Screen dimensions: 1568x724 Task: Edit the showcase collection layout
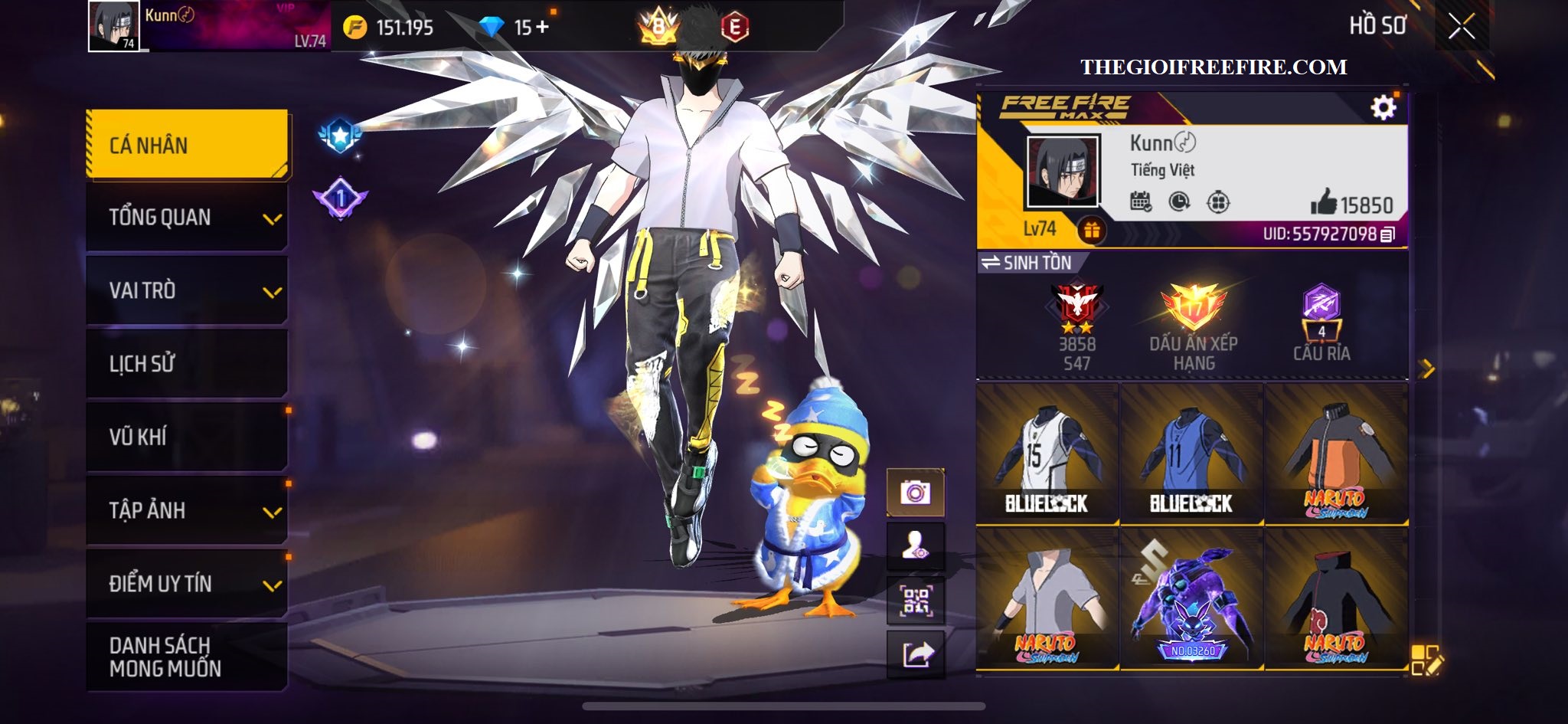click(1426, 660)
